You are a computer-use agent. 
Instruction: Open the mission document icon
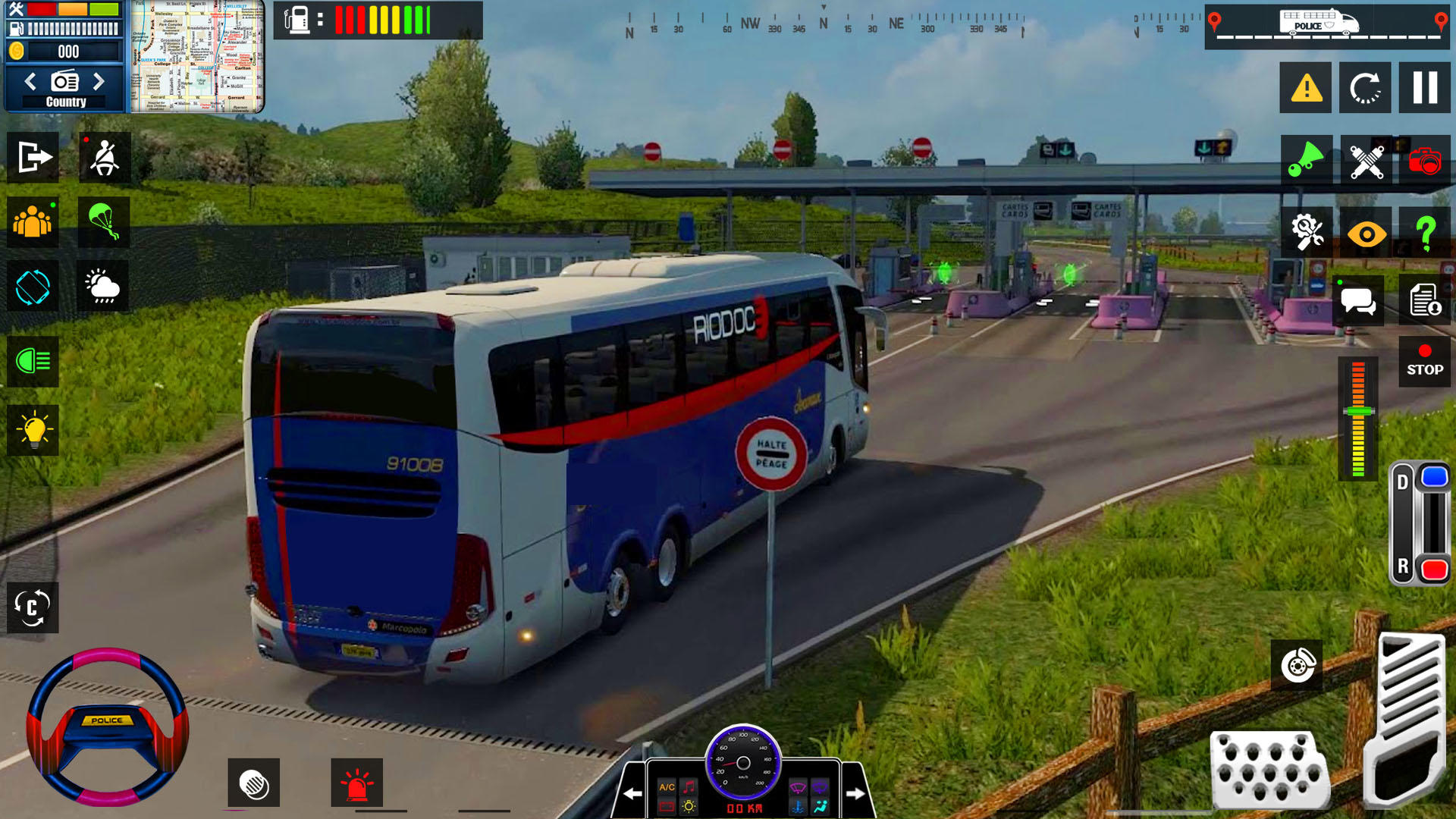(x=1426, y=300)
